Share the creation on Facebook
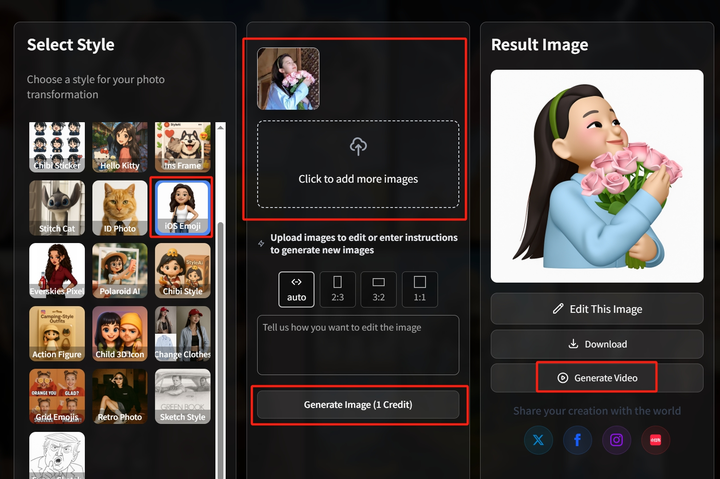Viewport: 720px width, 479px height. [577, 439]
